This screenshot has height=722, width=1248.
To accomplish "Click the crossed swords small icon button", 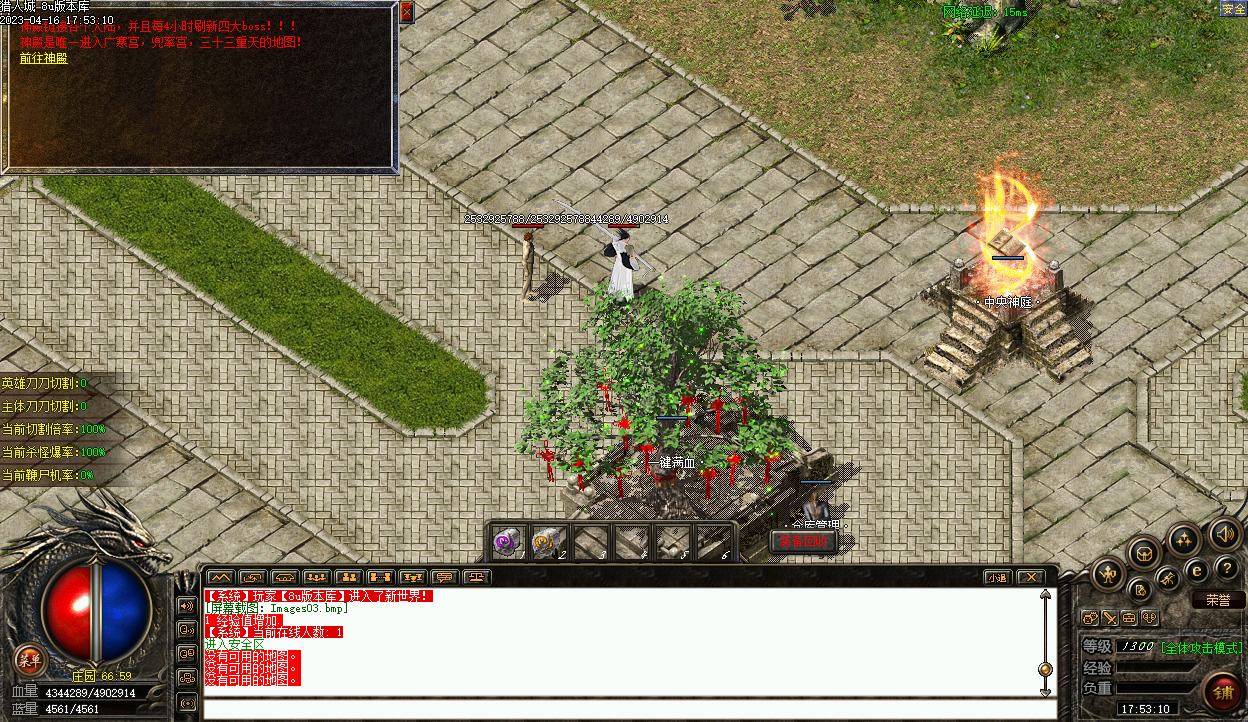I will [x=1110, y=618].
